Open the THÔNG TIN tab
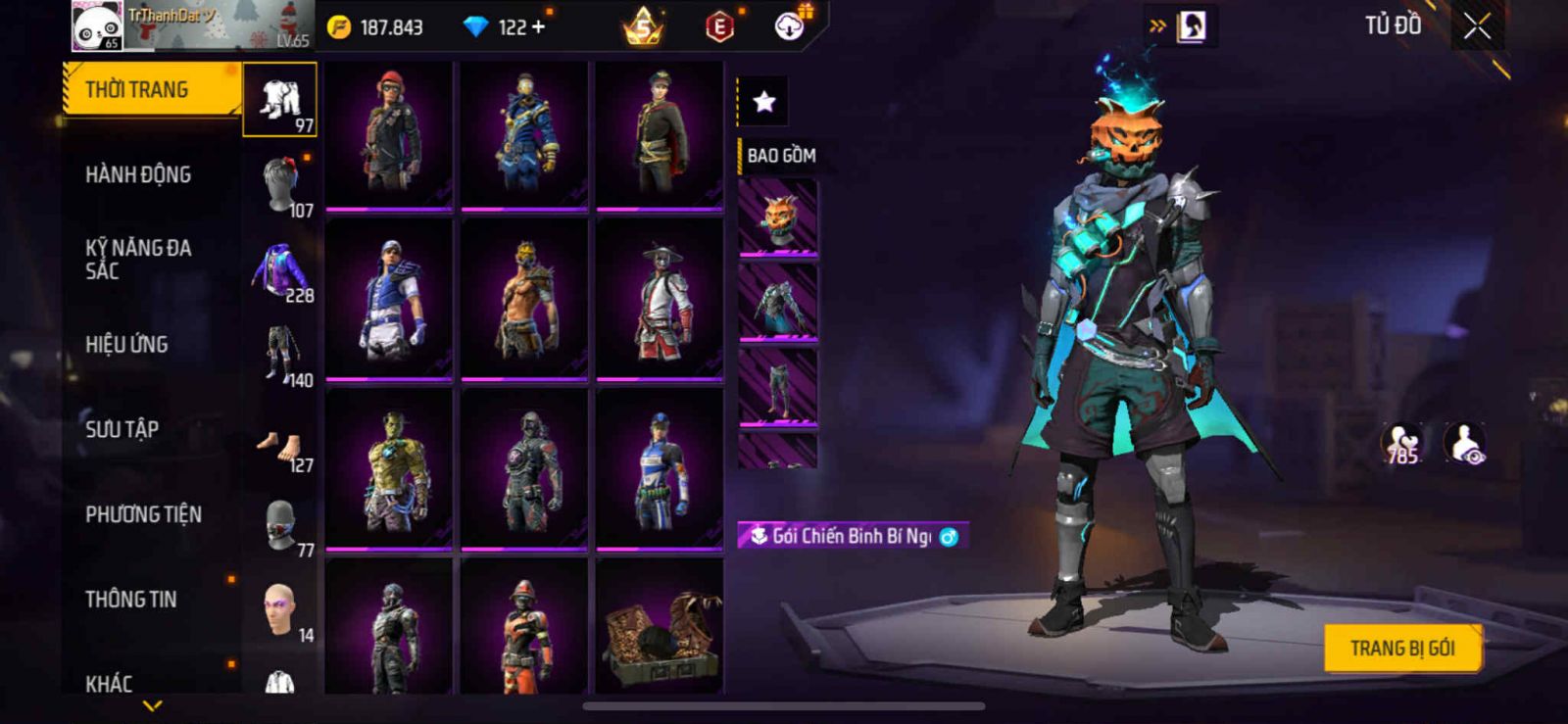1568x724 pixels. (x=131, y=600)
